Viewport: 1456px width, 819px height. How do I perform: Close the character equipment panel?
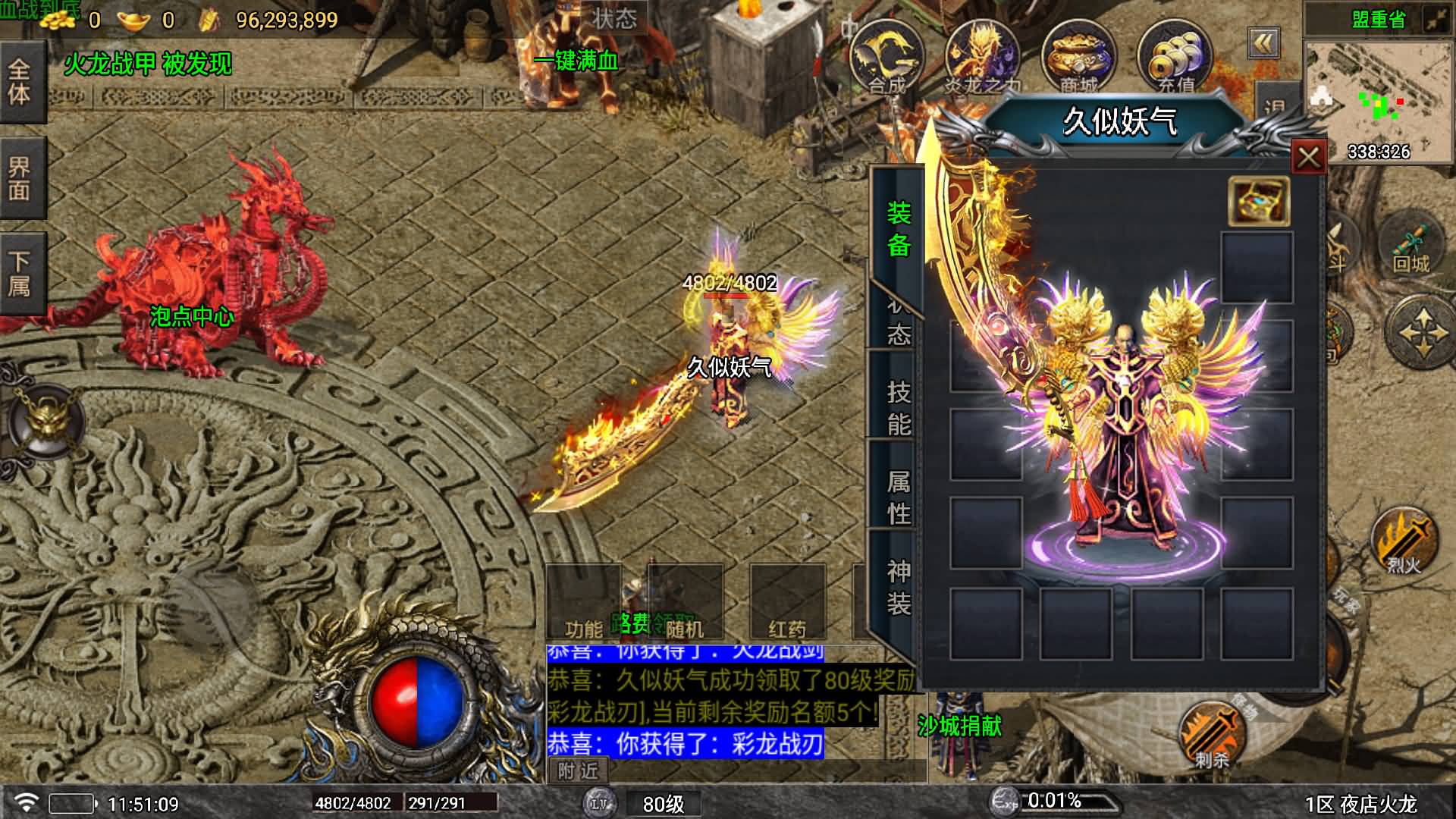(1308, 158)
